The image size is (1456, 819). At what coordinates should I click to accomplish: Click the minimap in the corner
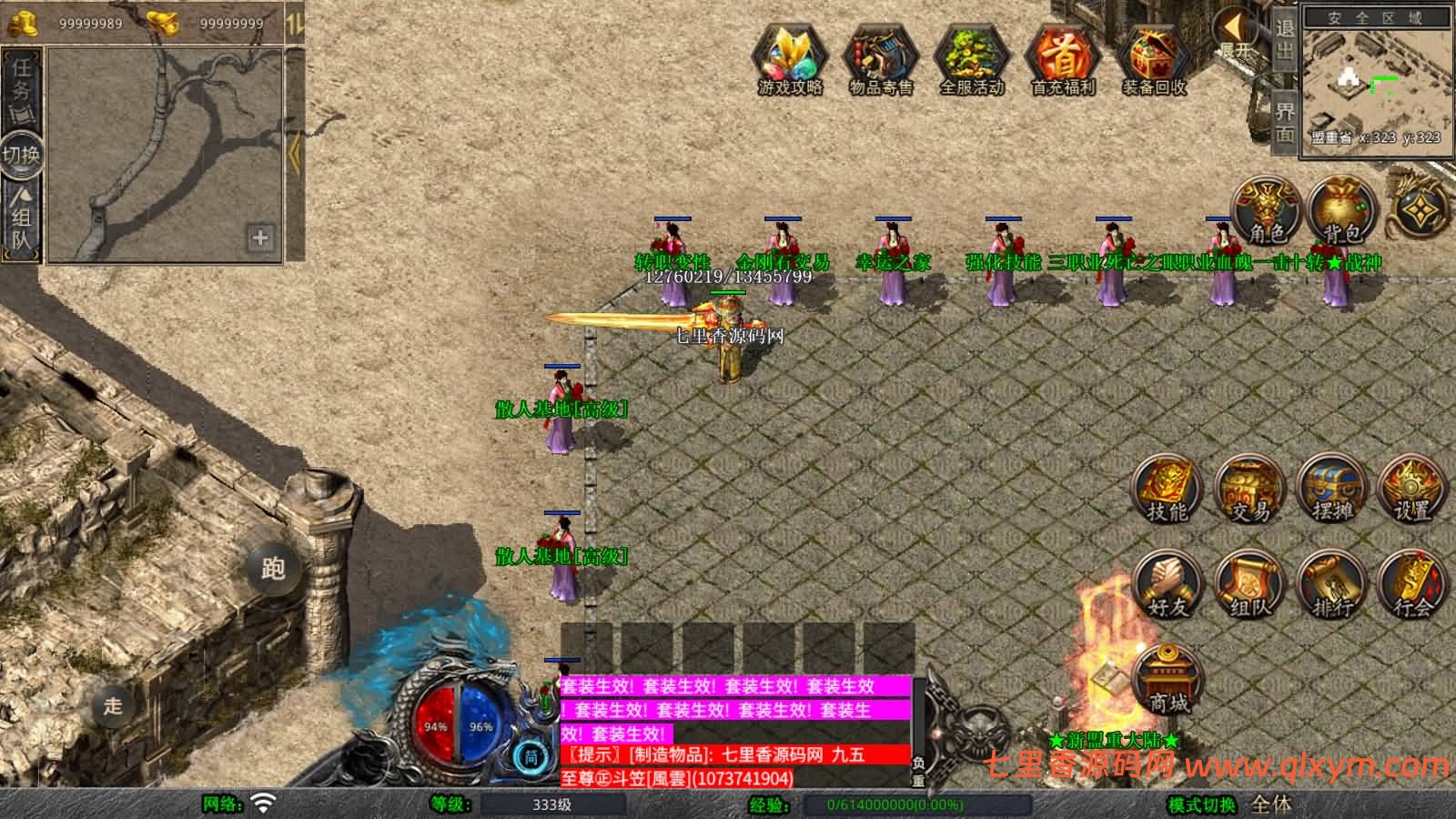click(1374, 79)
